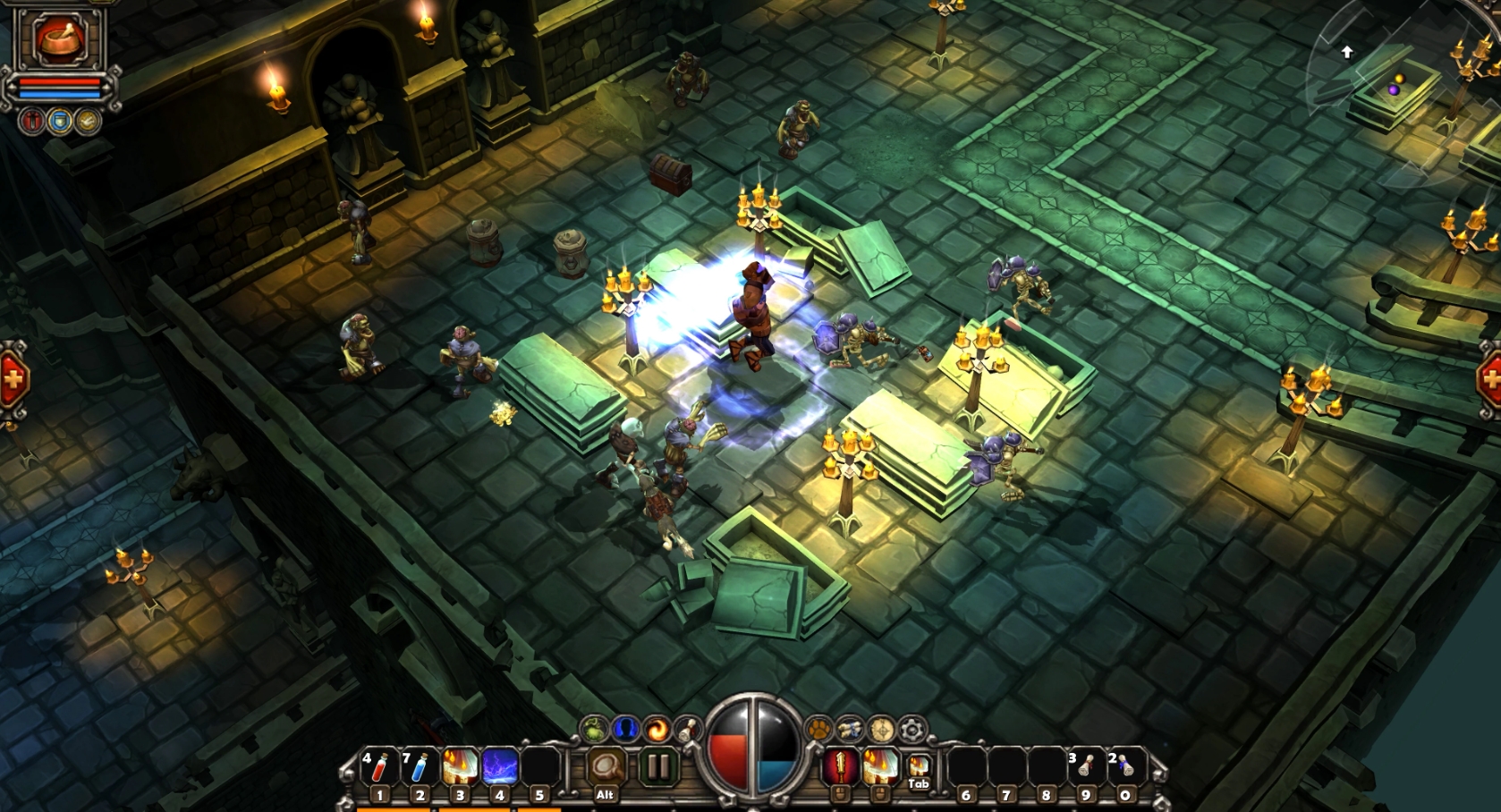The width and height of the screenshot is (1501, 812).
Task: Open the inventory bundle icon
Action: click(849, 730)
